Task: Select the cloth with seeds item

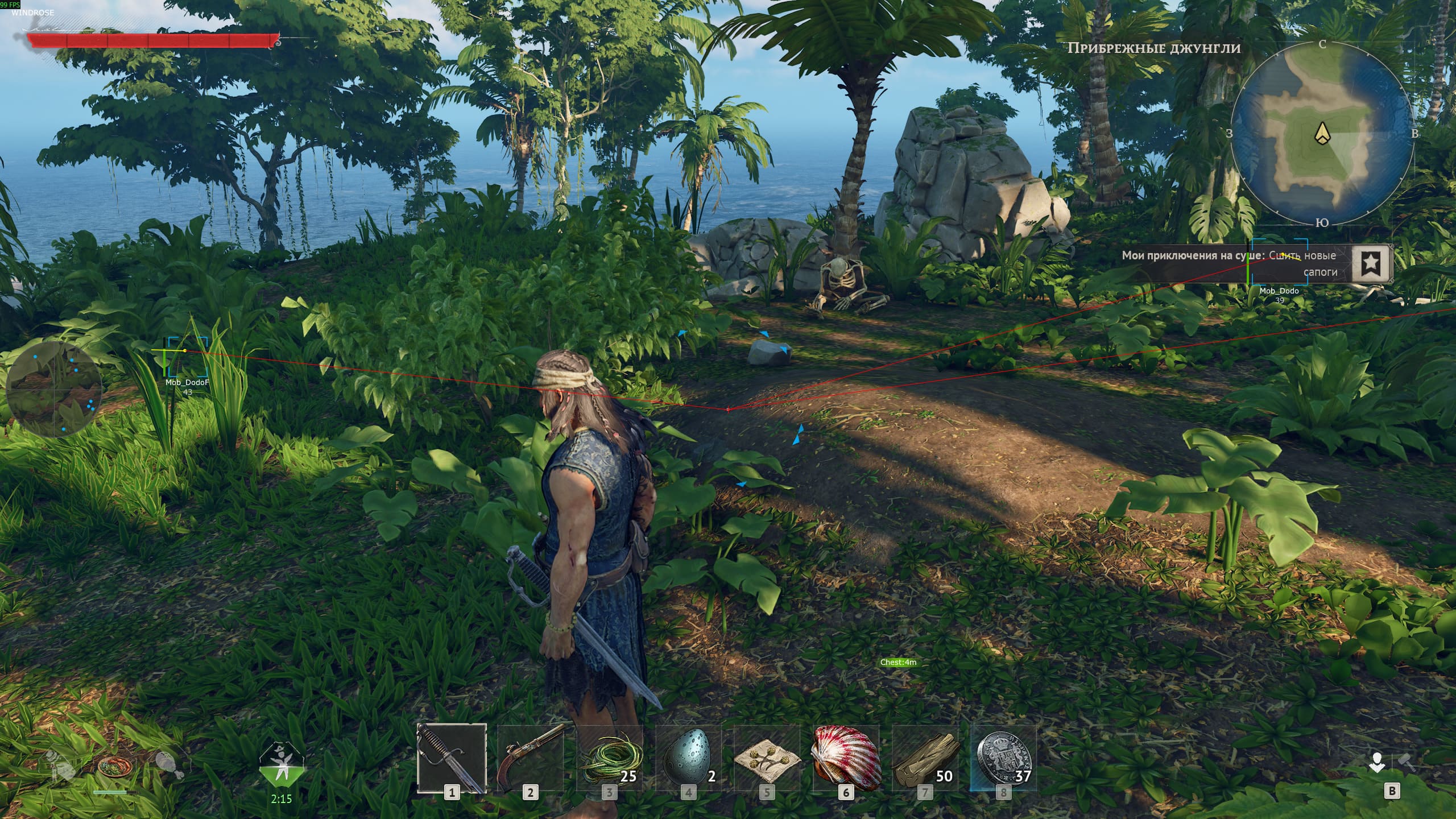Action: [767, 758]
